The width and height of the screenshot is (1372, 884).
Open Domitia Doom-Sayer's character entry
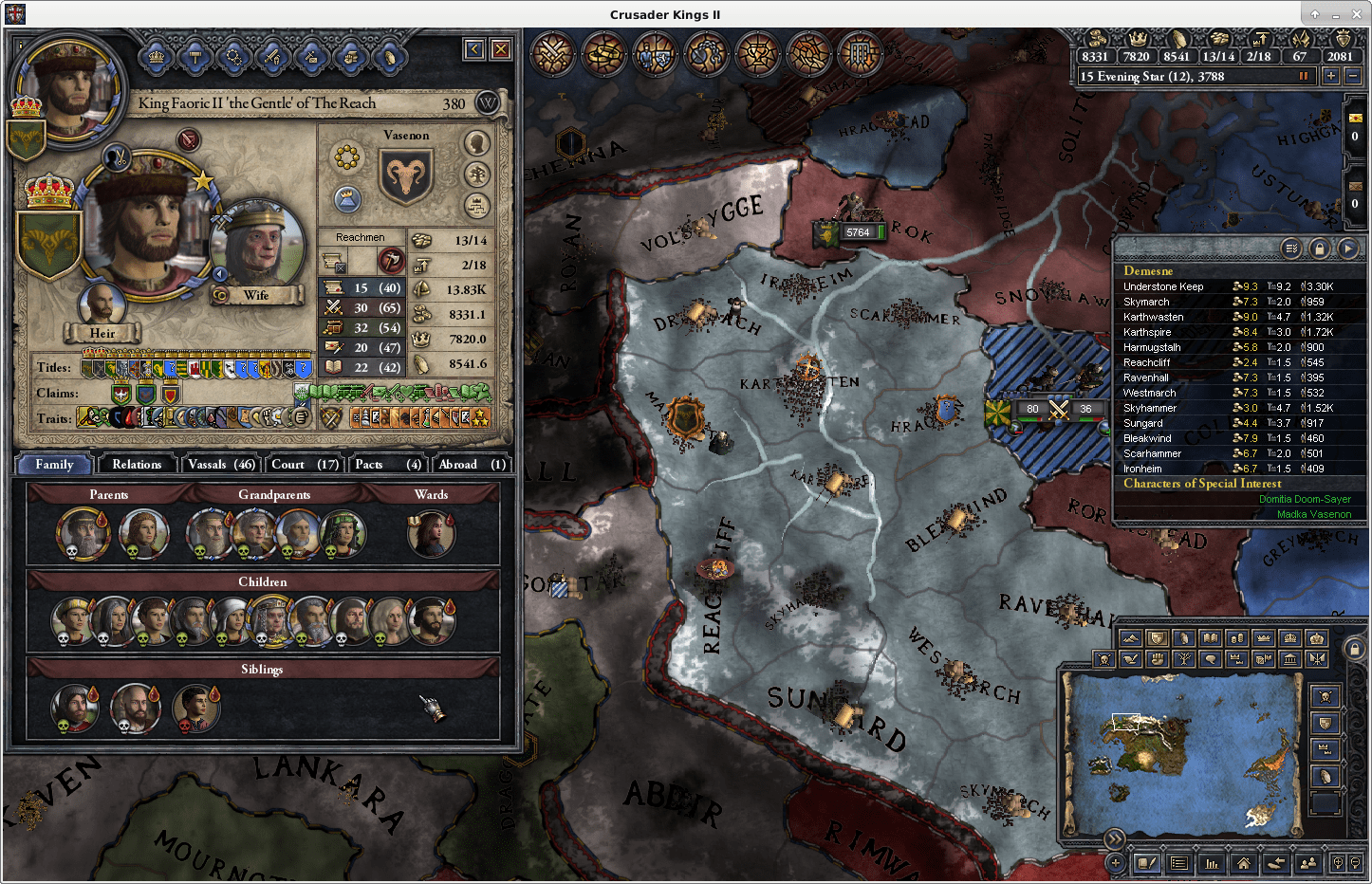1305,499
